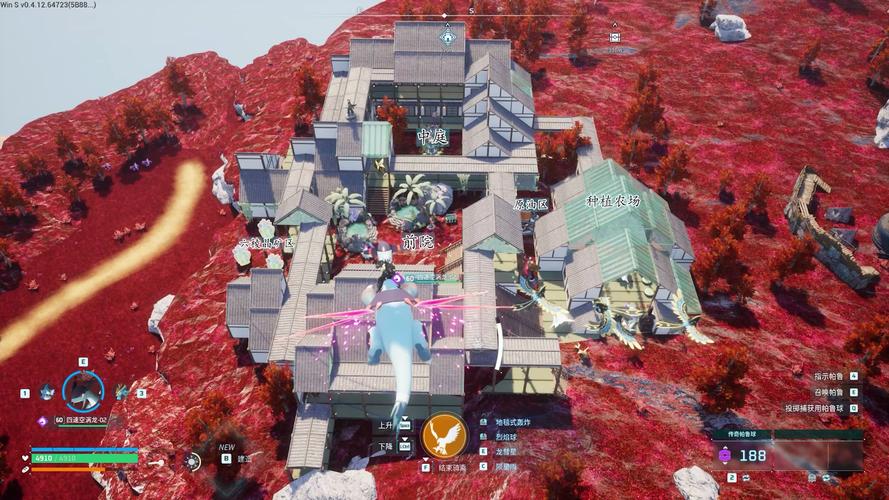Click the 地毯式轰炸 skill entry
Screen dimensions: 889x500
[x=511, y=422]
